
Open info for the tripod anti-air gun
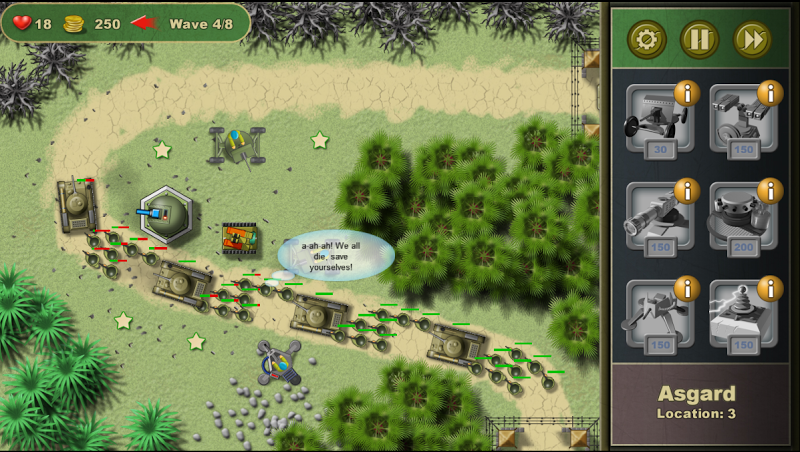click(686, 289)
